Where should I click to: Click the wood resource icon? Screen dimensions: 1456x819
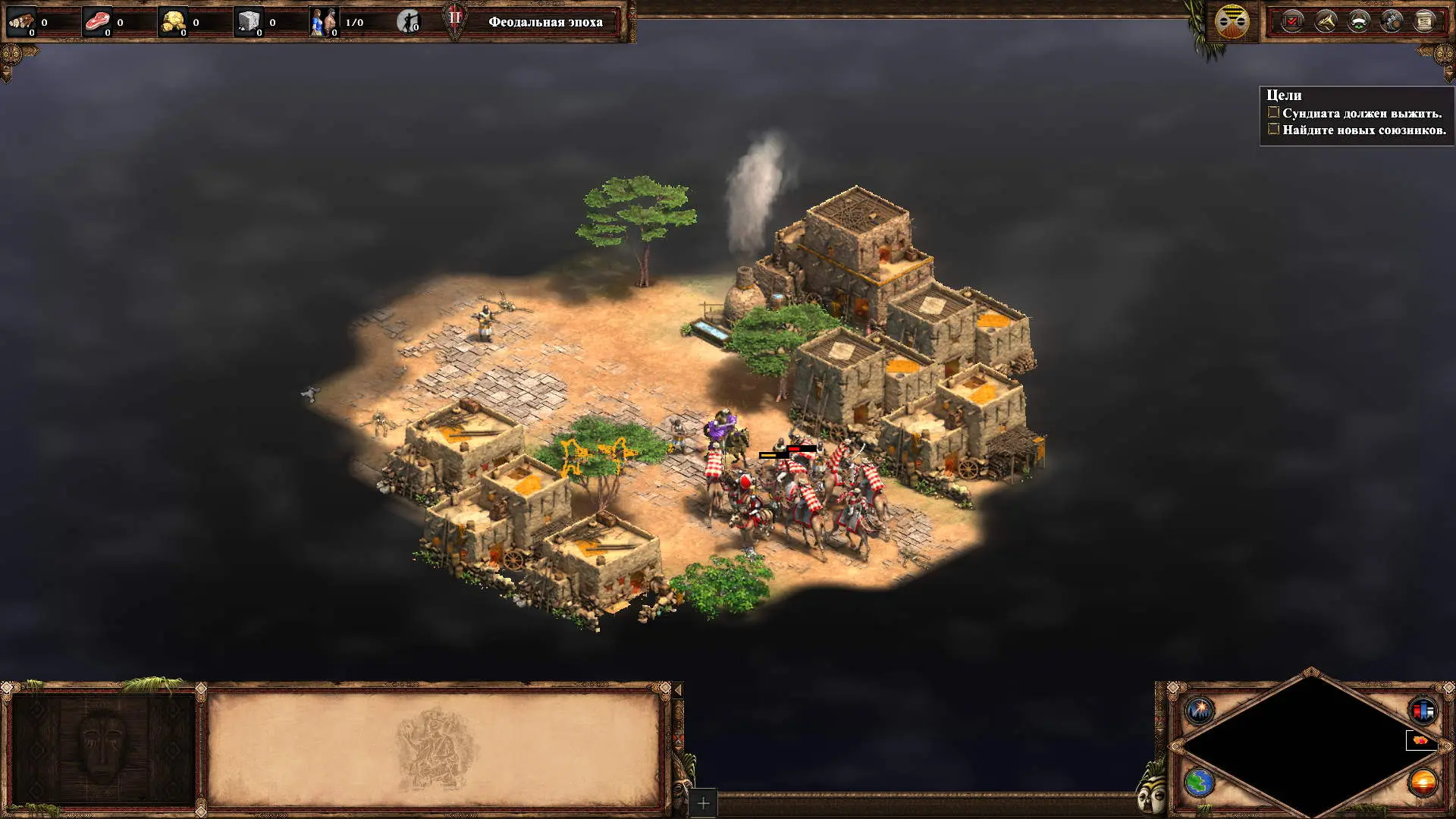[x=21, y=21]
